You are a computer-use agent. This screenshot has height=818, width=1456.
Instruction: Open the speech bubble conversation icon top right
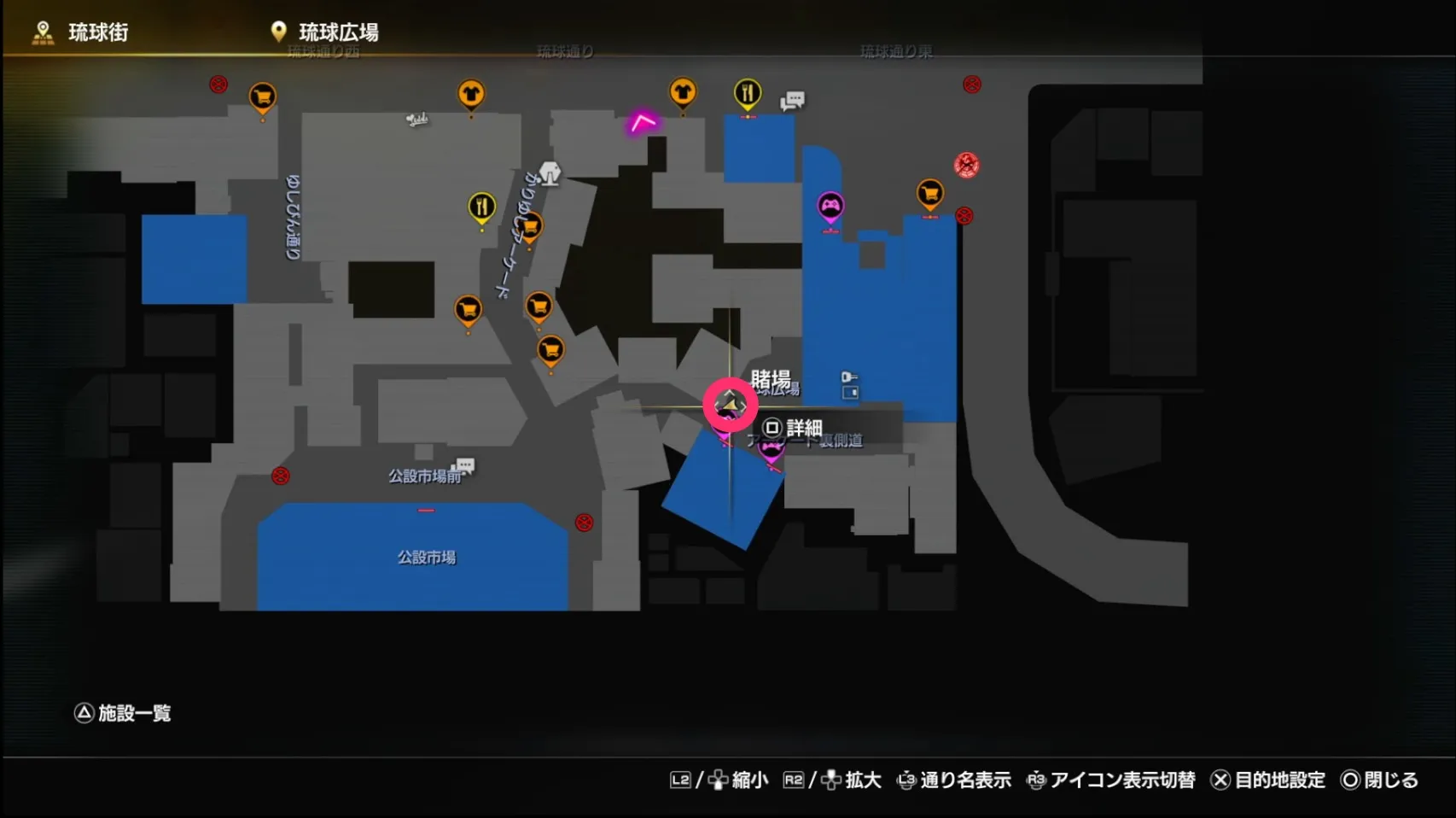(792, 101)
